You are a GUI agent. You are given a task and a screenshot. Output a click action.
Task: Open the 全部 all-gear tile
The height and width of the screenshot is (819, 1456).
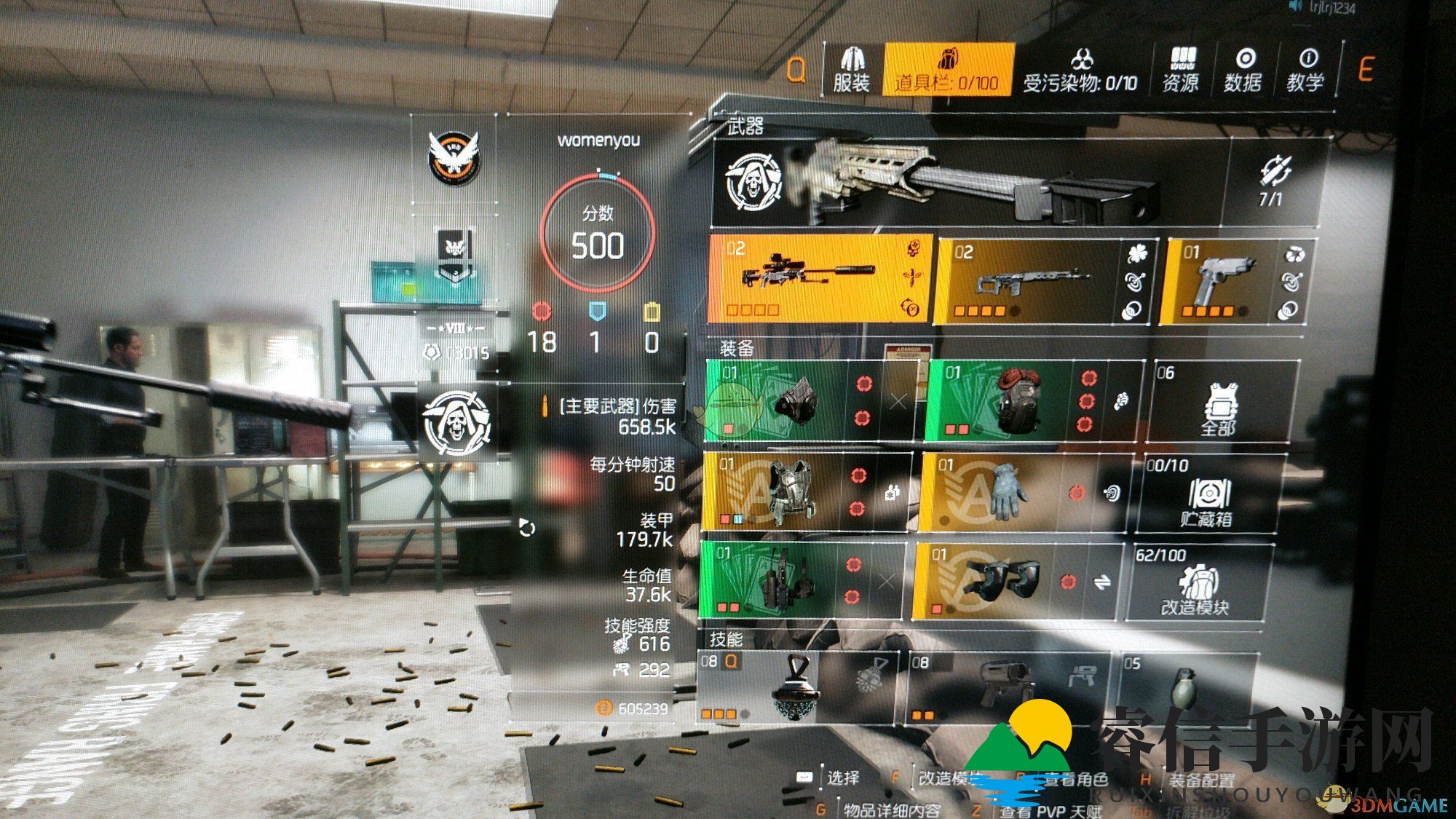coord(1219,402)
